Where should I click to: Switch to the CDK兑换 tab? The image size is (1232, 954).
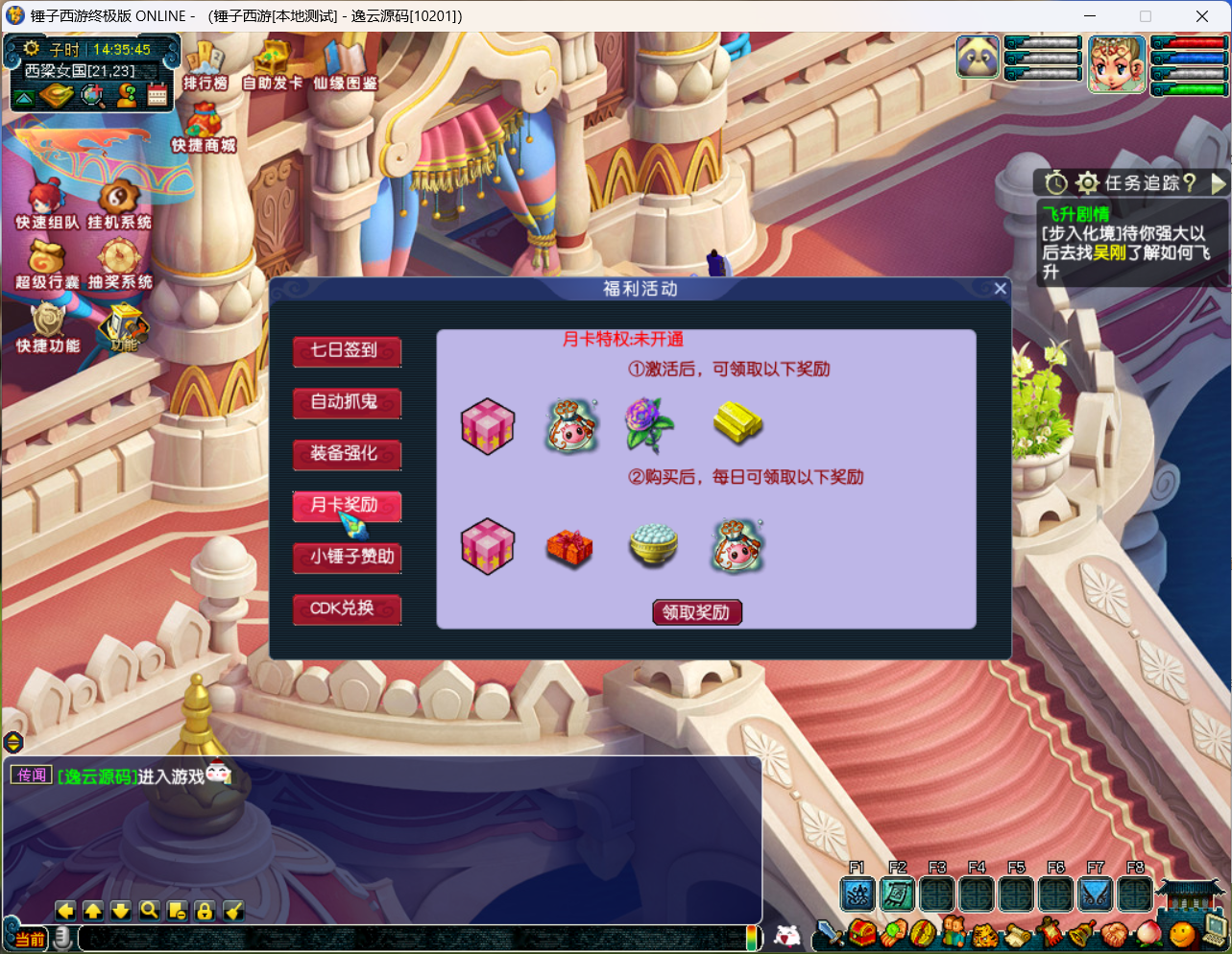click(x=346, y=609)
